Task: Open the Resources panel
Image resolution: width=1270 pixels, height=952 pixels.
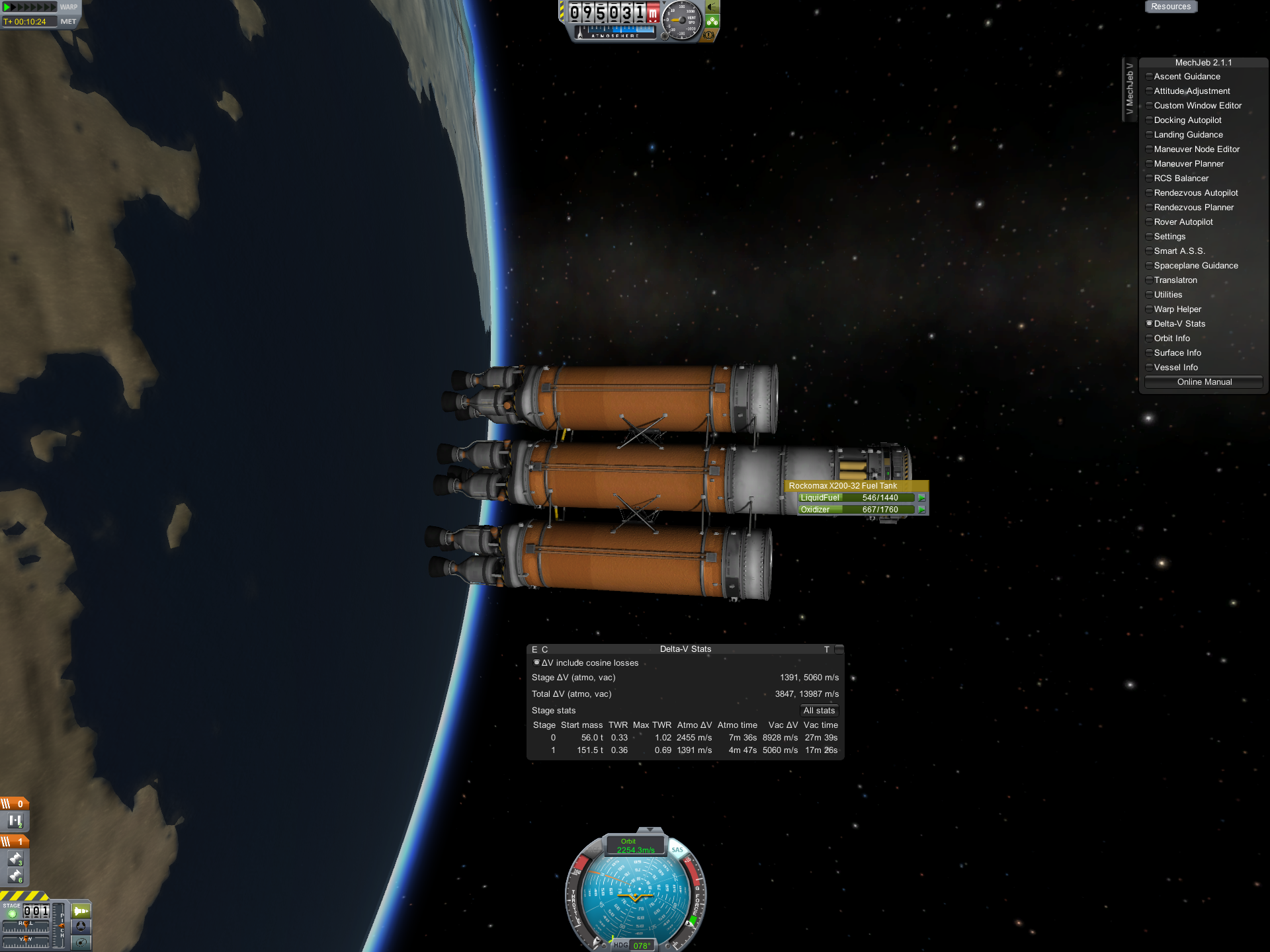Action: tap(1170, 7)
